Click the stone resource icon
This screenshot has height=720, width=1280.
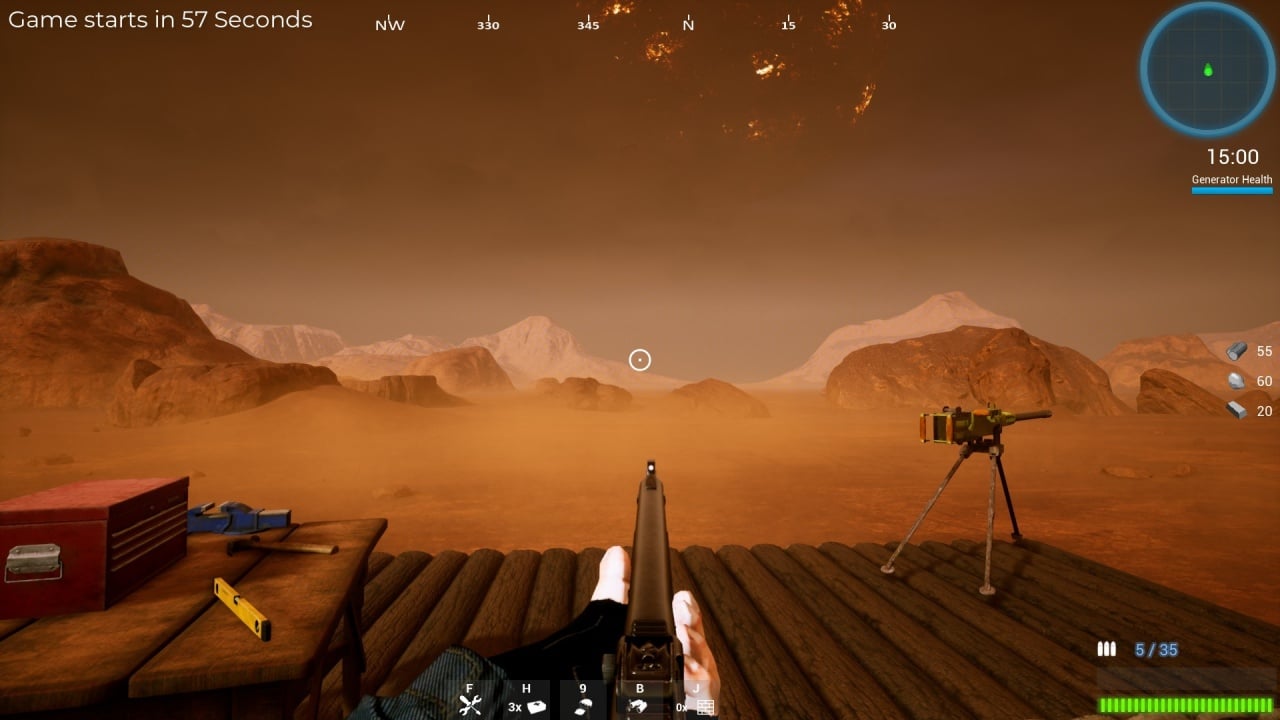1237,381
